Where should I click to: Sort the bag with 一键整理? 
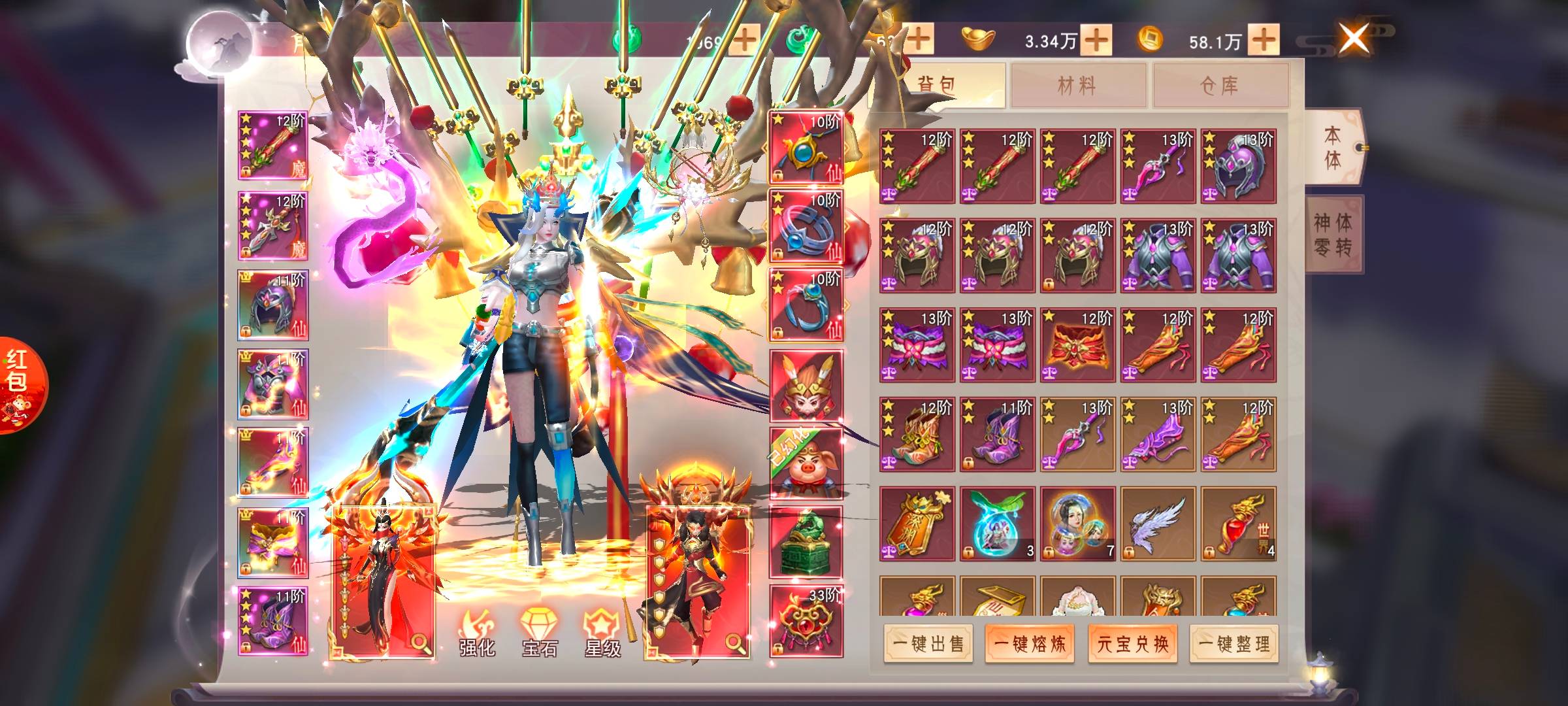coord(1234,644)
